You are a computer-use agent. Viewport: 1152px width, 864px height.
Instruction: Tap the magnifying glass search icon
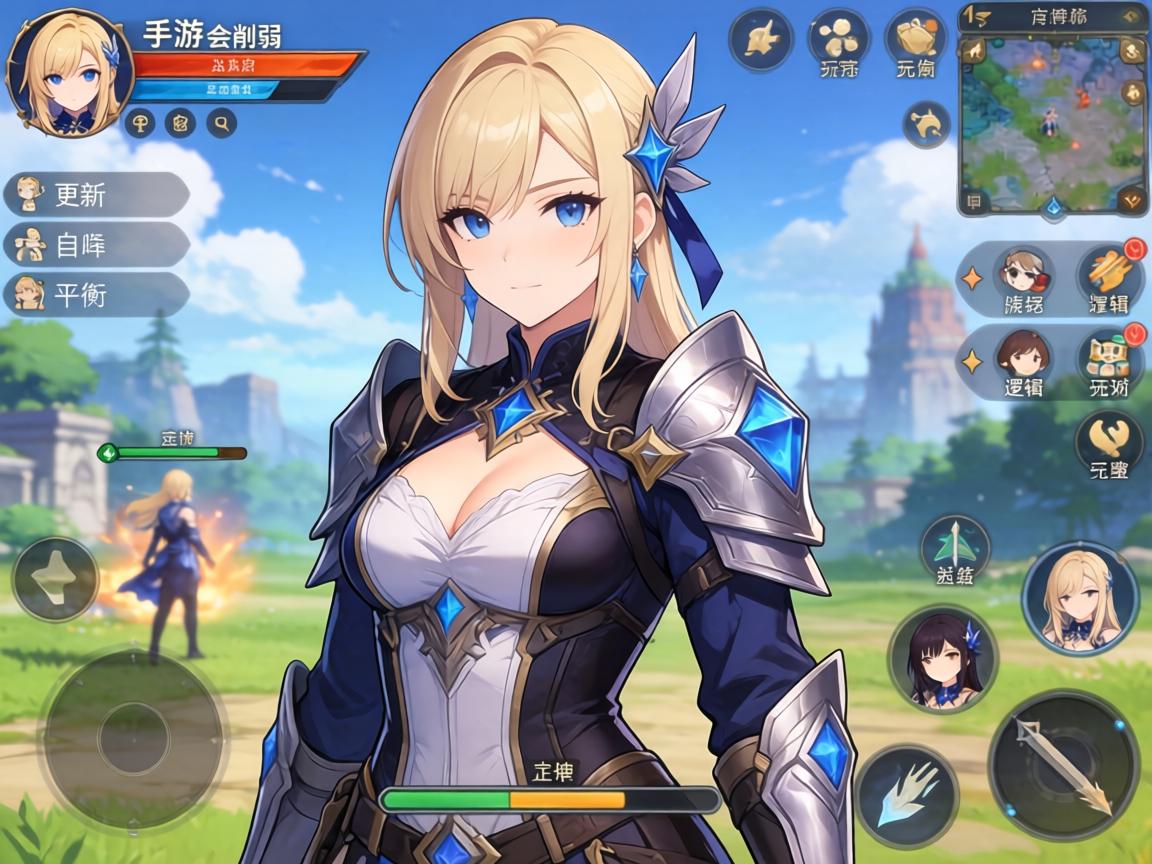point(221,123)
